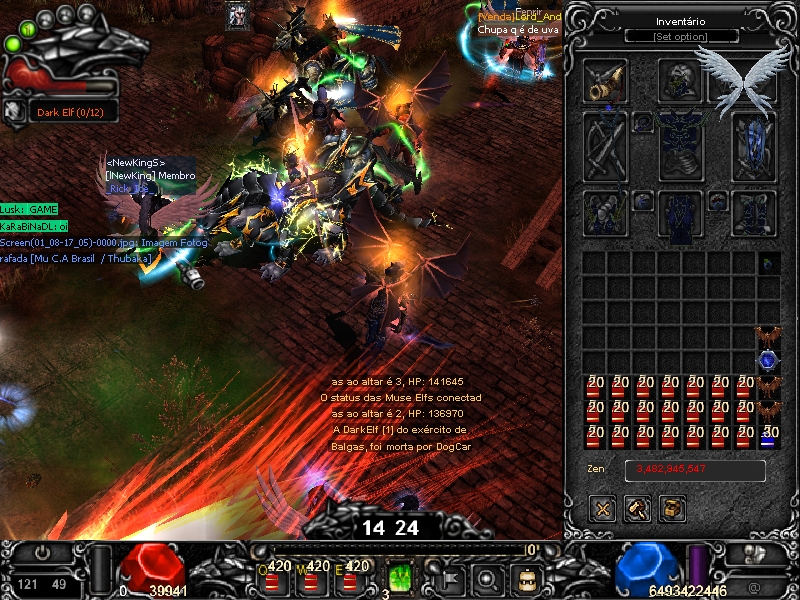
Task: Open the personal store chest button
Action: [x=673, y=509]
